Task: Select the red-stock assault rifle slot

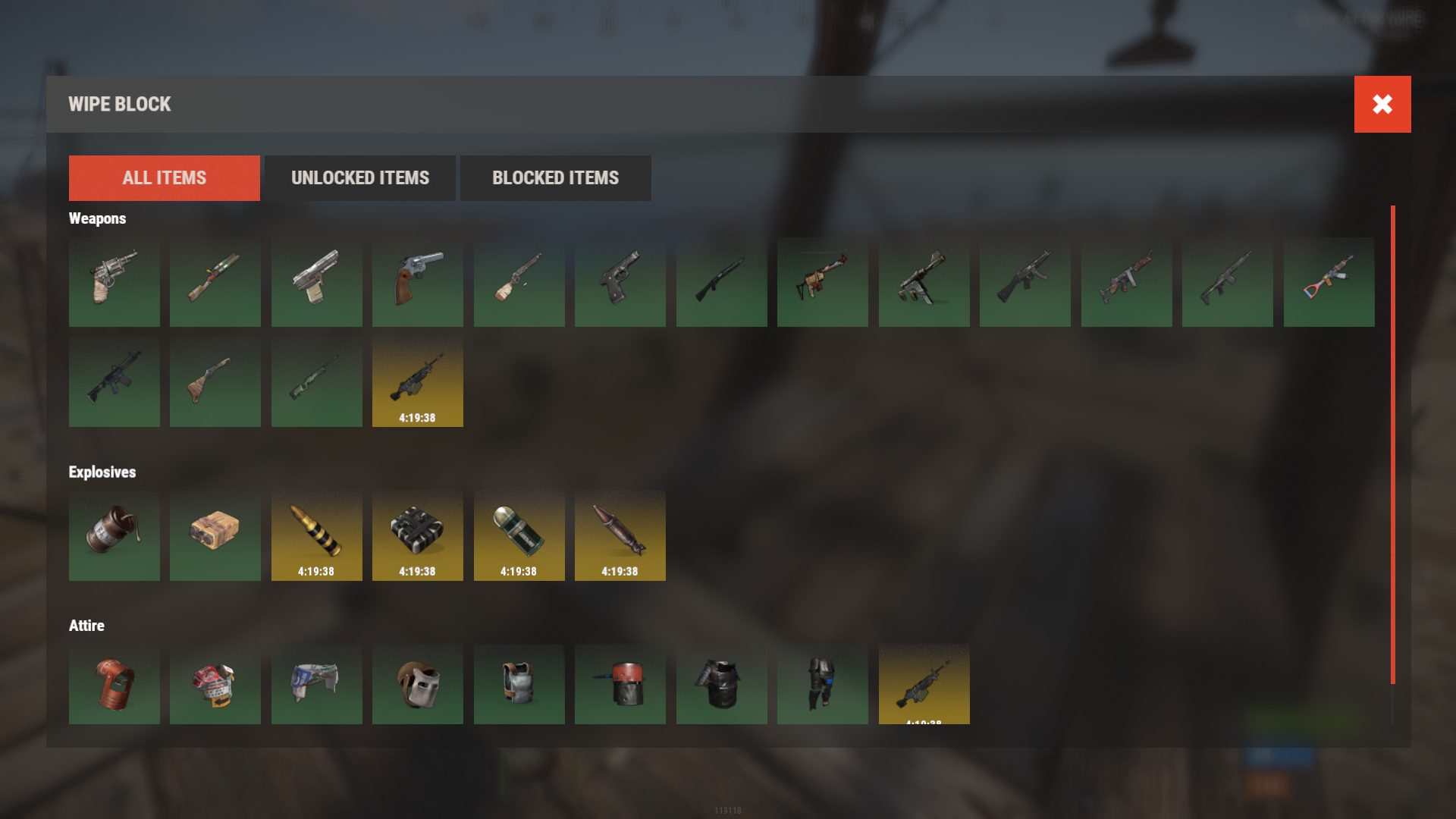Action: tap(1329, 282)
